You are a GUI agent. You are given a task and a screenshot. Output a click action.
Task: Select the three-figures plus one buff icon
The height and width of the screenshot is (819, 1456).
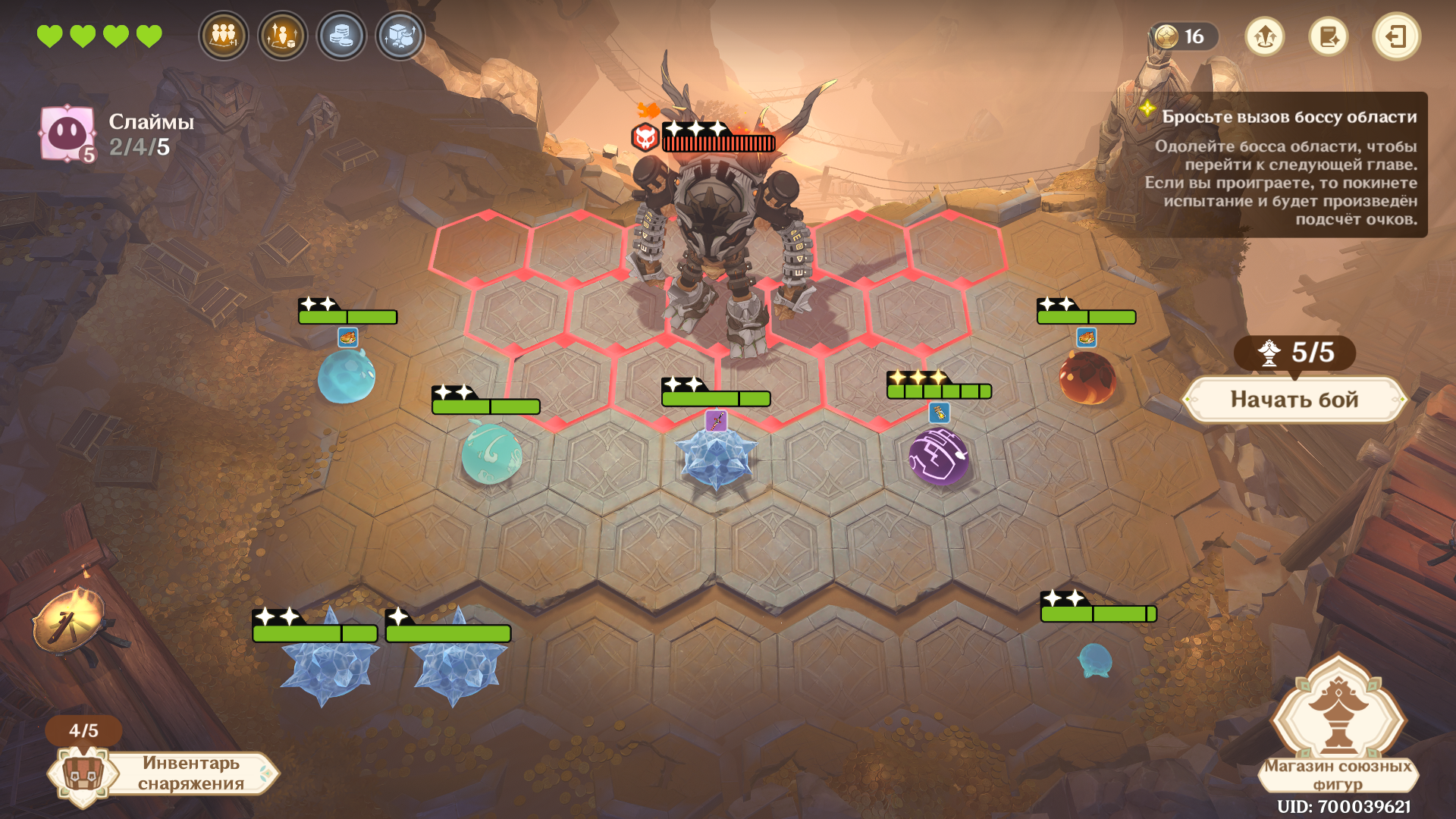tap(224, 36)
